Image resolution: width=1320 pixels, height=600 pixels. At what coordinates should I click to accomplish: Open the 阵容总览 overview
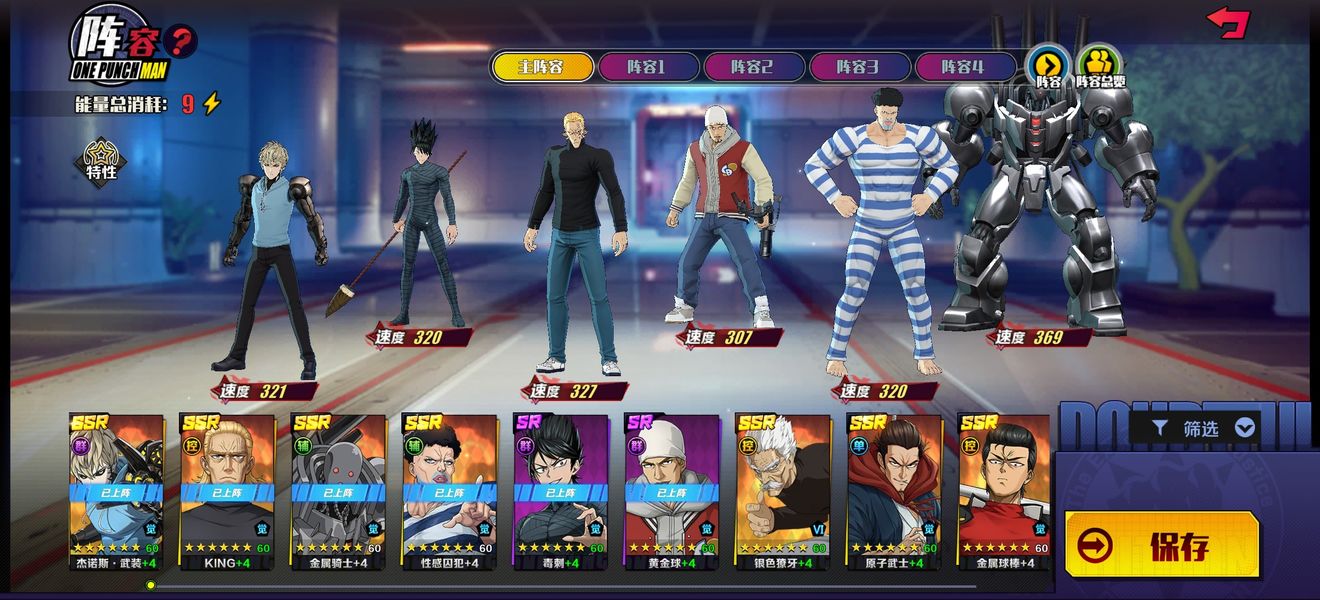tap(1100, 65)
